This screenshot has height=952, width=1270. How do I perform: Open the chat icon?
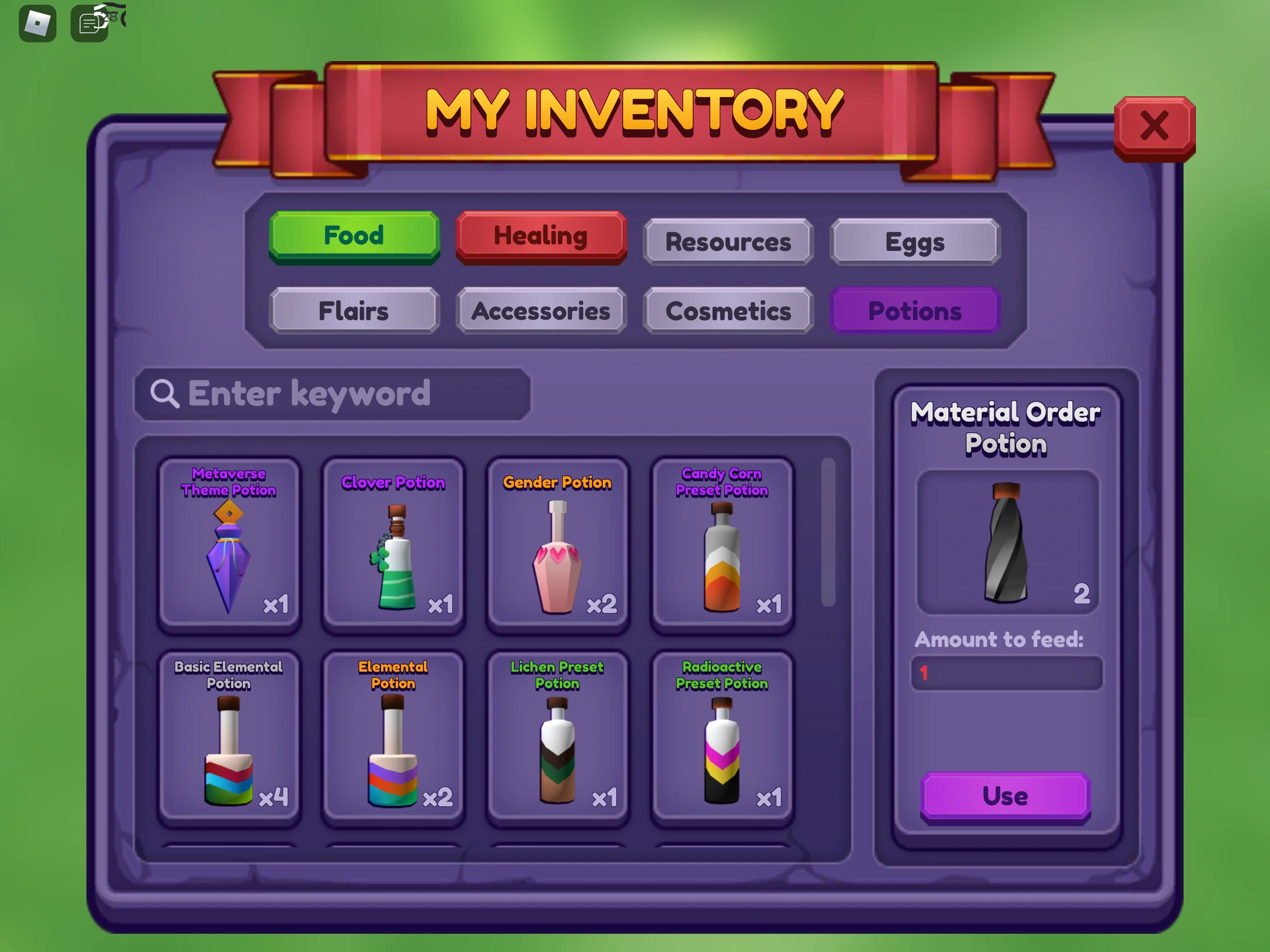coord(88,22)
